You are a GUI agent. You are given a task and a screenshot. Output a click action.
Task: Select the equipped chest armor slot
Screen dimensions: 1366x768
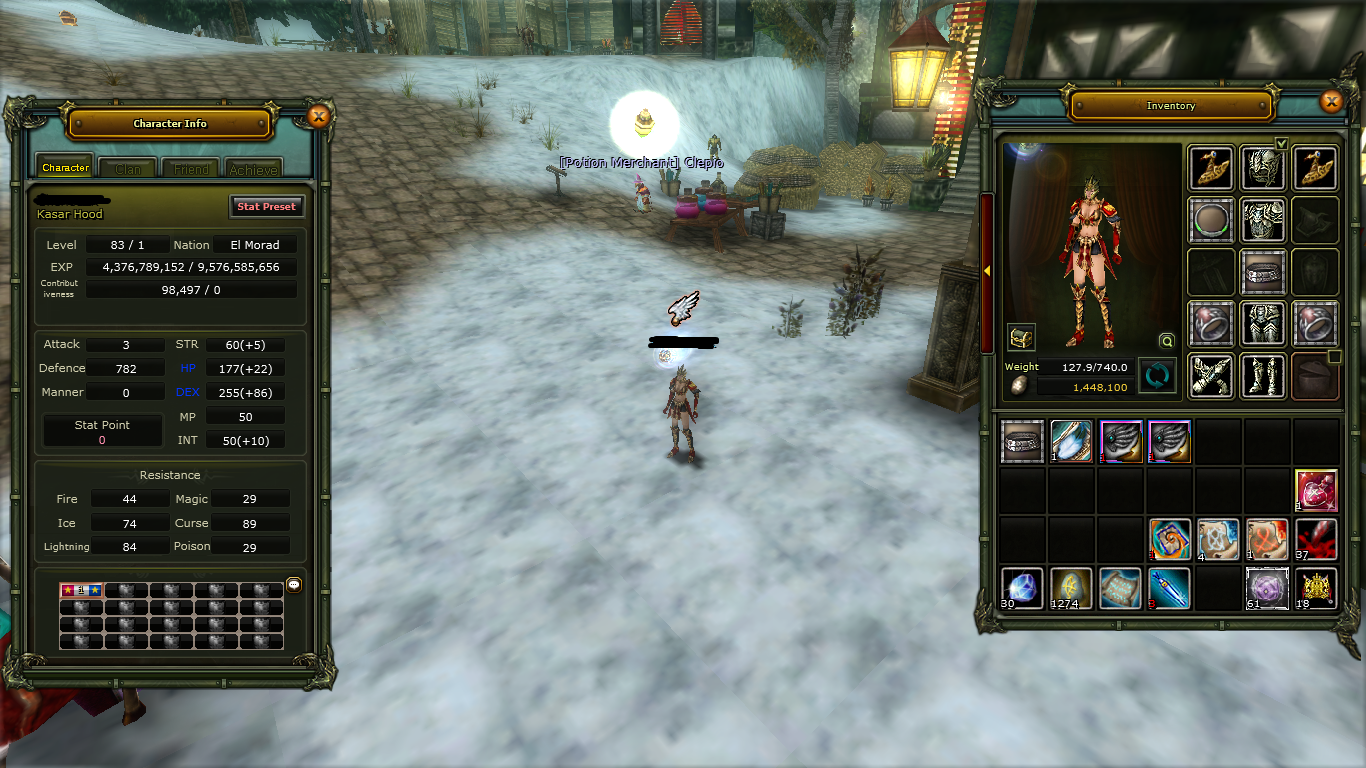(1263, 220)
